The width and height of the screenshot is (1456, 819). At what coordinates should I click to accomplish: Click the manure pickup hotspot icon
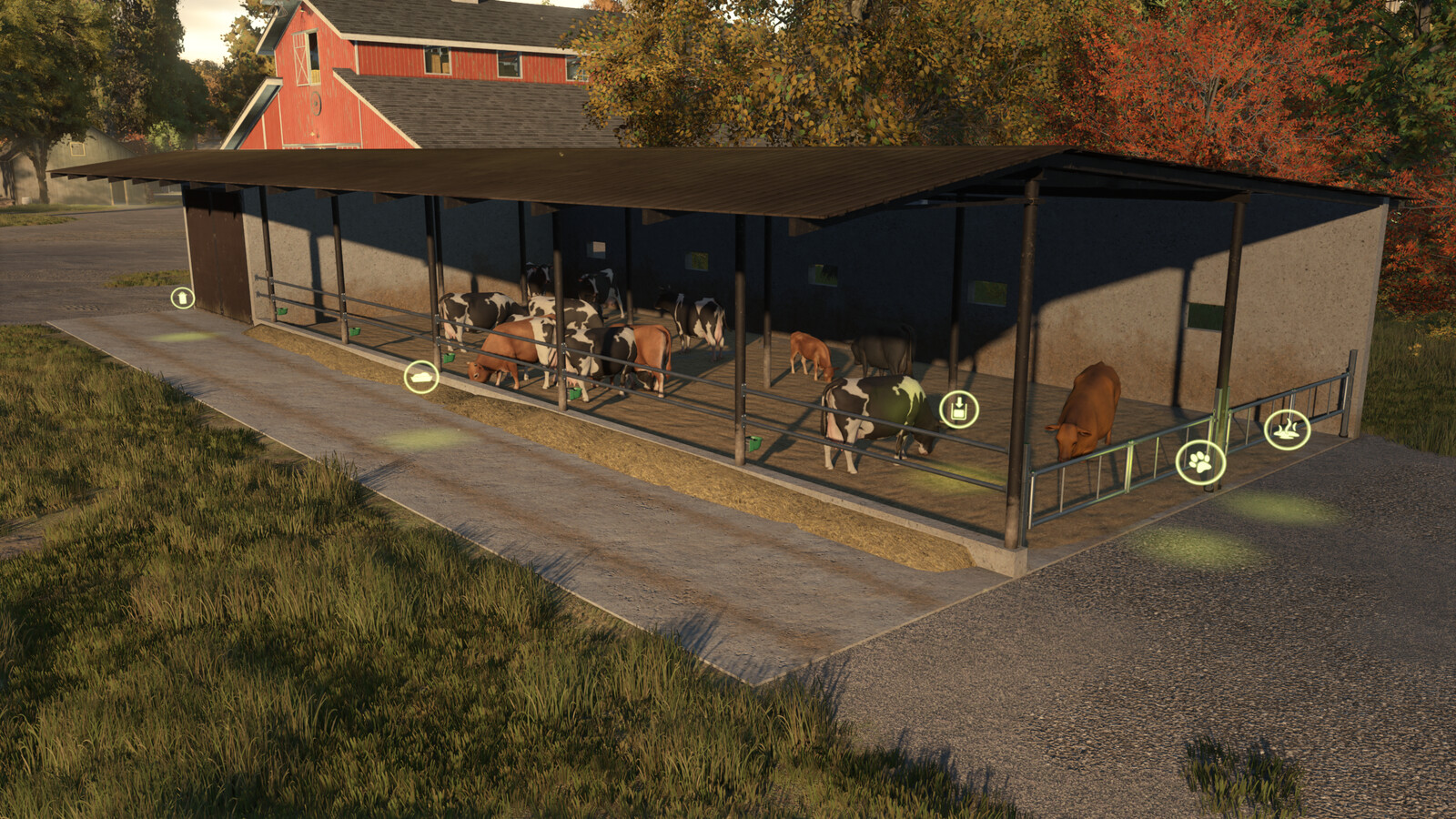pyautogui.click(x=1287, y=428)
